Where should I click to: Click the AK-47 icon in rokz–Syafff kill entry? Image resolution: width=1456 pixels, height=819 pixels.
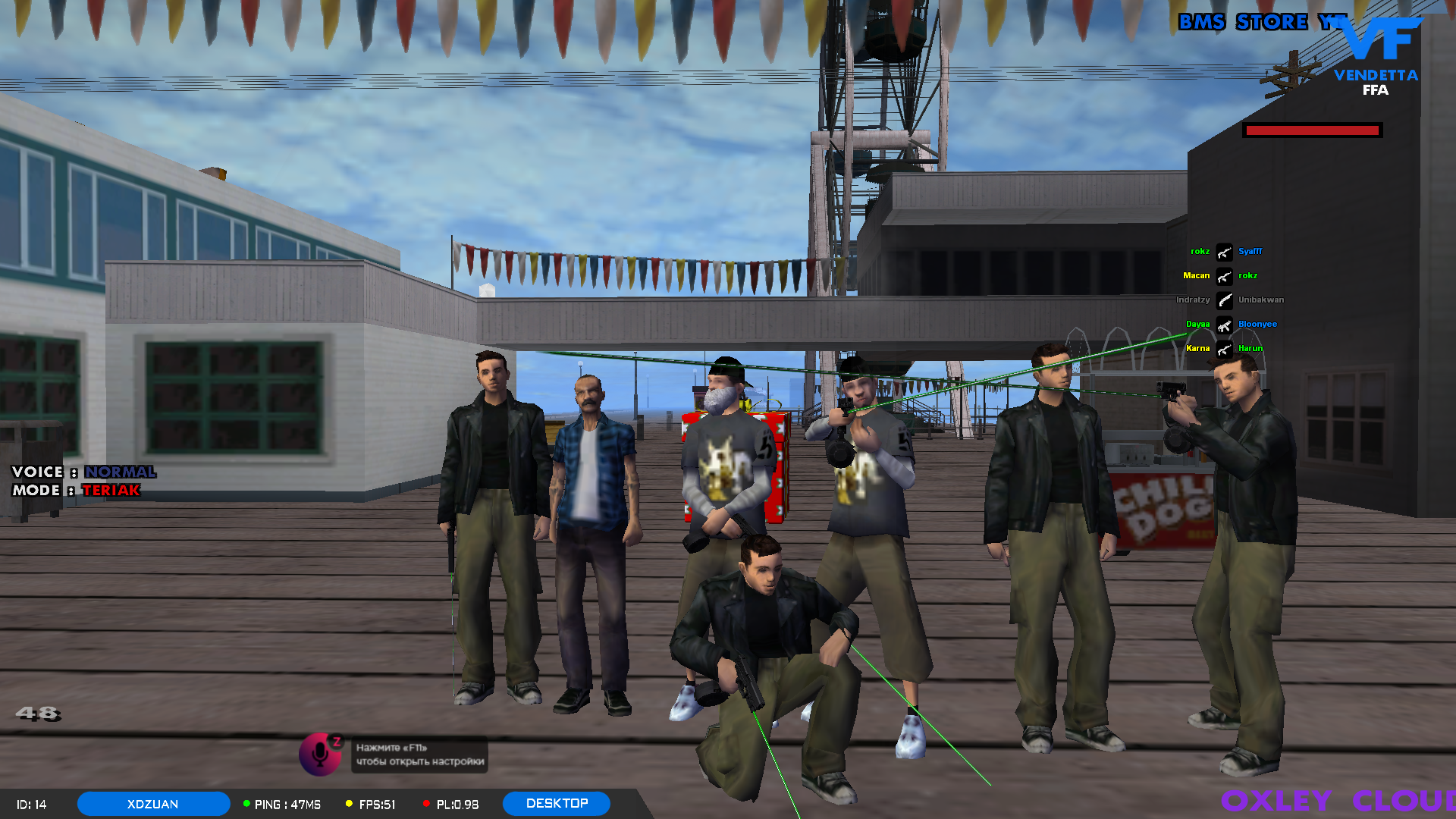click(1223, 251)
